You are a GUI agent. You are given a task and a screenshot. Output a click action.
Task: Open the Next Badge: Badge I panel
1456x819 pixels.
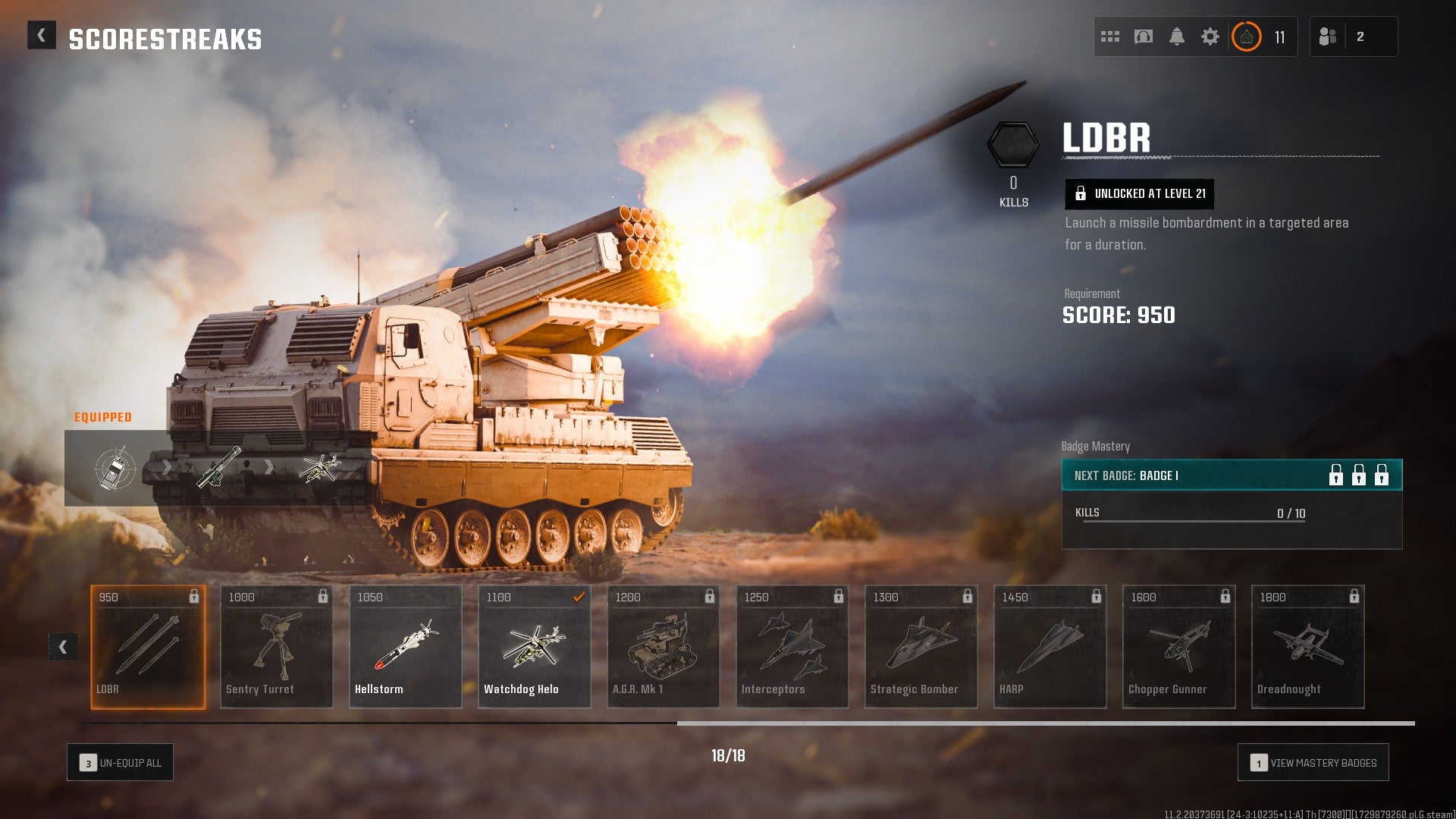coord(1232,475)
